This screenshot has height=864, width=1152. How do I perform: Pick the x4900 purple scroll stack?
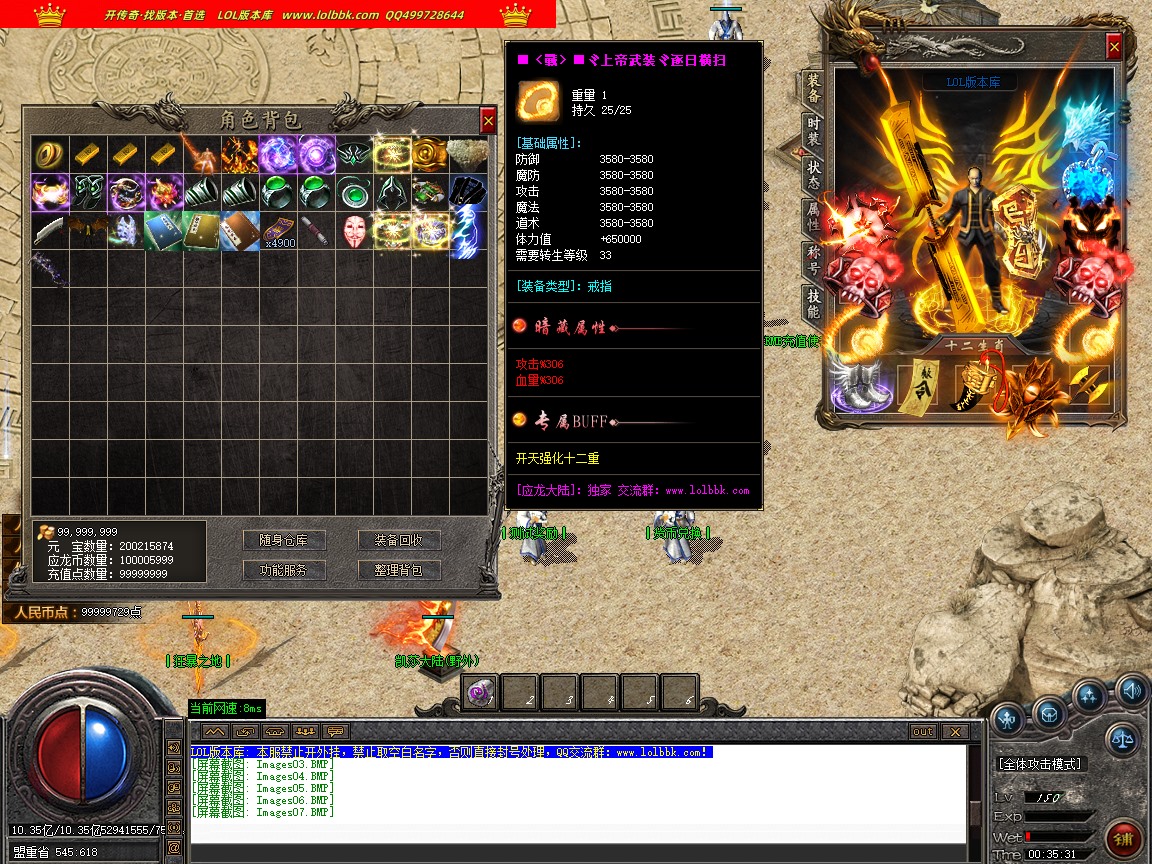point(278,230)
